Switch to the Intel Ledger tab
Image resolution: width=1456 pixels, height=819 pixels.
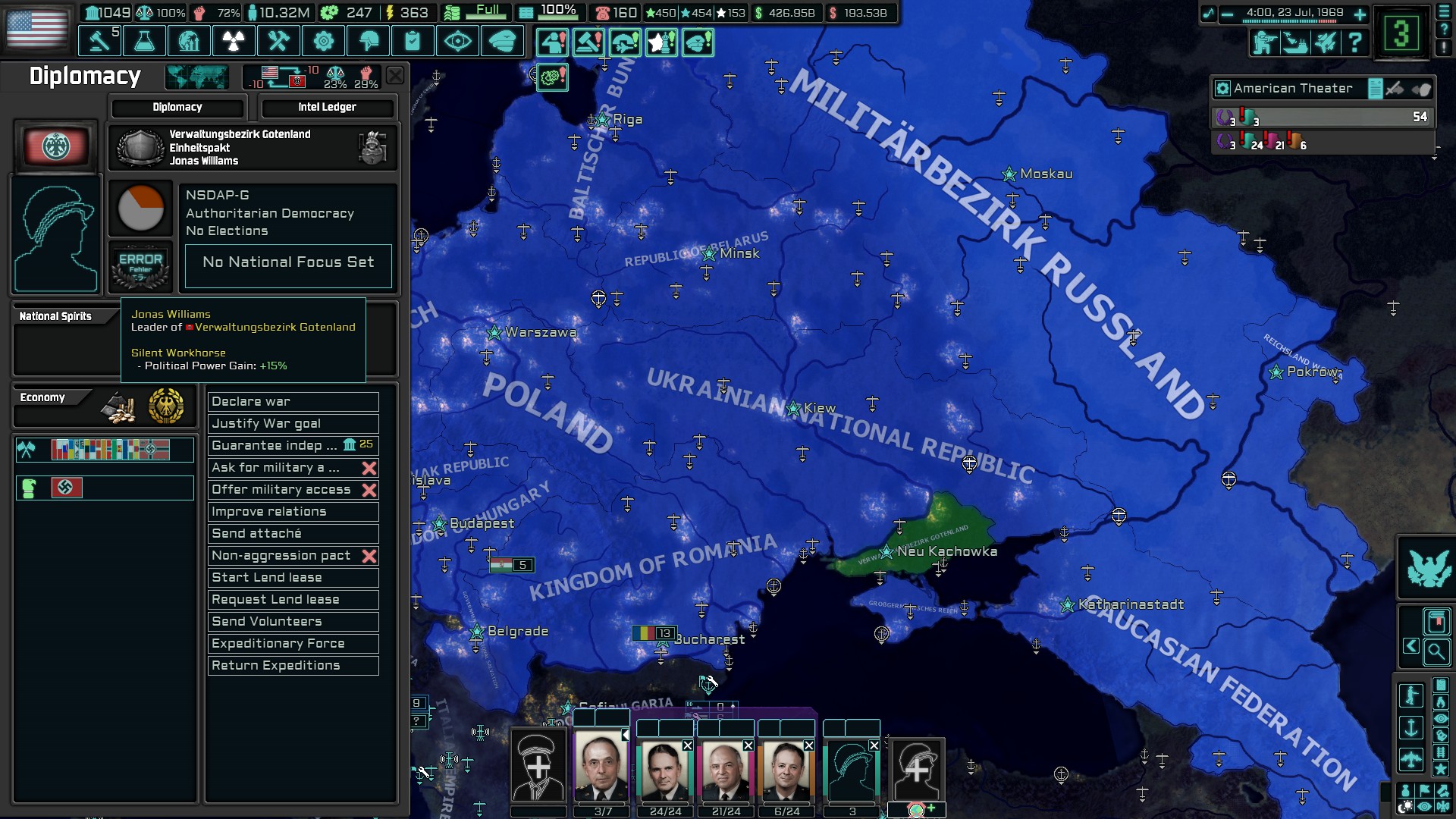(328, 107)
